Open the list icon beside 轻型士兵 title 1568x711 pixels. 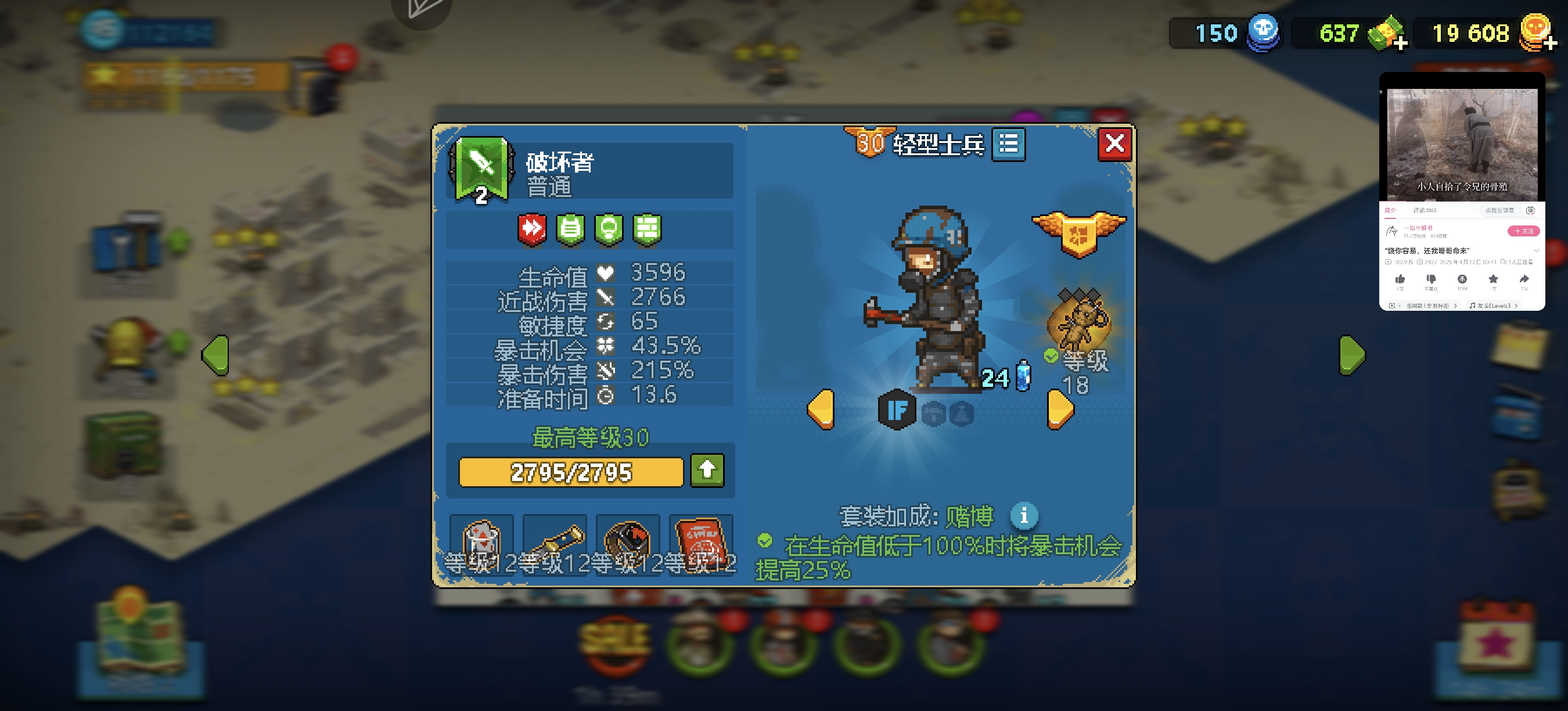point(1009,144)
